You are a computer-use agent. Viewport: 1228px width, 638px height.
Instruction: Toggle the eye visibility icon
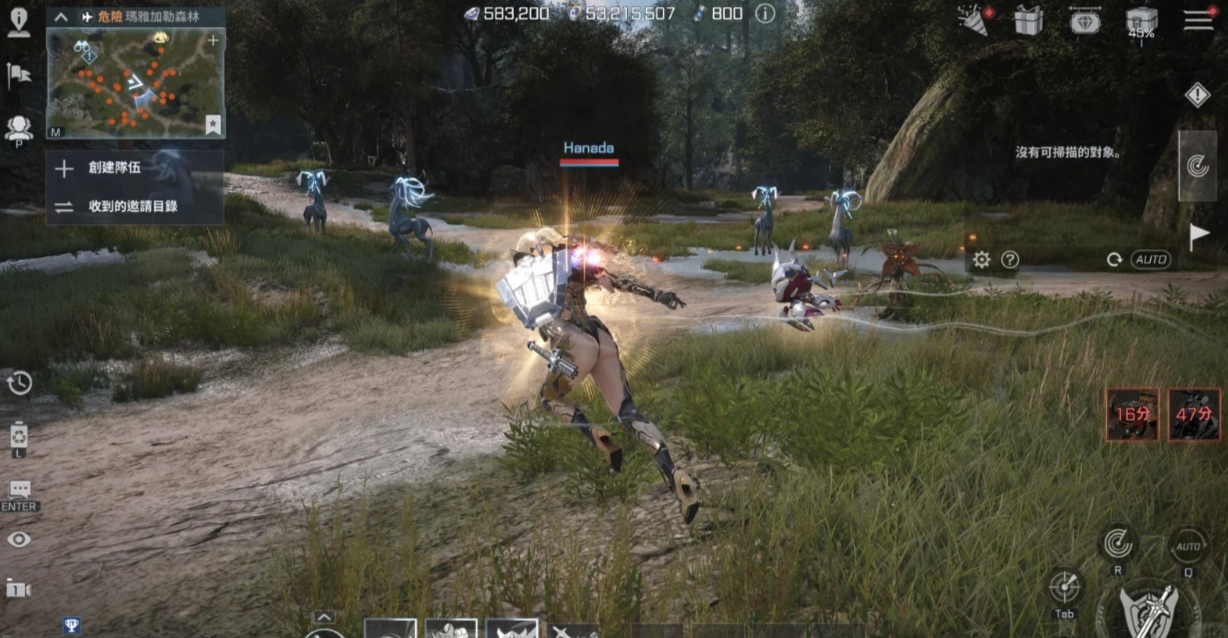coord(19,540)
